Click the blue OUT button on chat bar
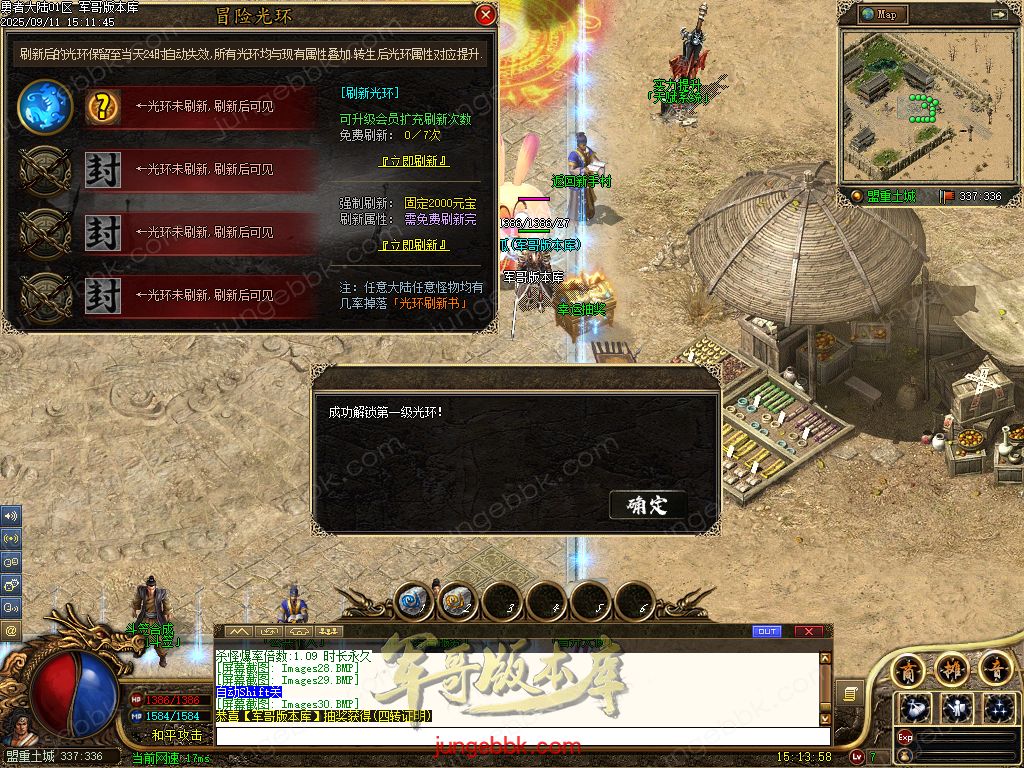This screenshot has height=768, width=1024. click(x=767, y=632)
